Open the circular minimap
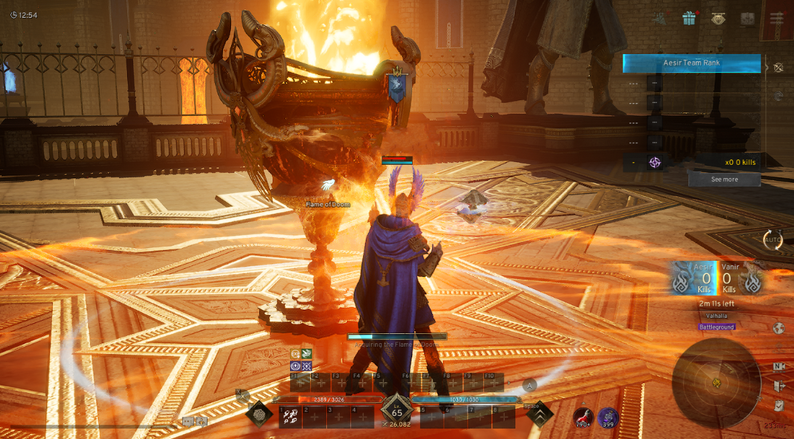This screenshot has height=439, width=794. (x=716, y=382)
